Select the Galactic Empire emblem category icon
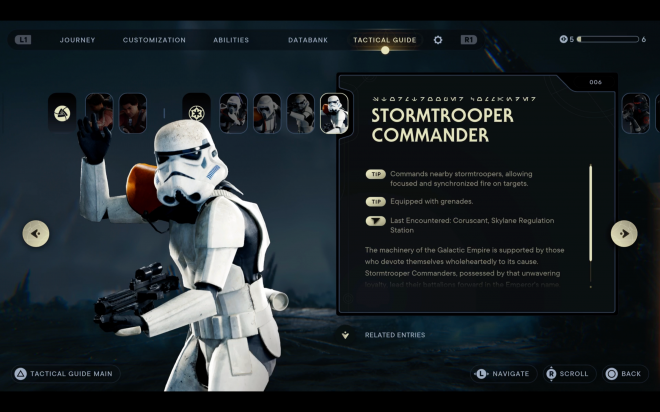 point(197,113)
